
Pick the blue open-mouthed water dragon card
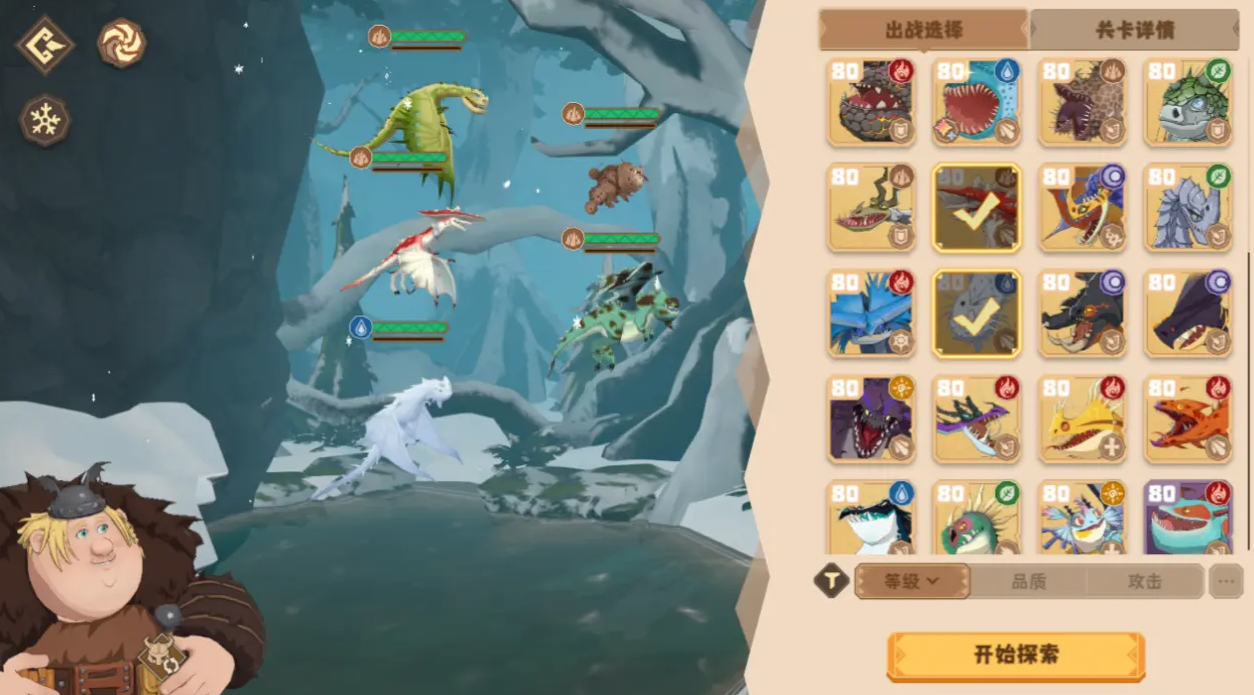coord(976,101)
